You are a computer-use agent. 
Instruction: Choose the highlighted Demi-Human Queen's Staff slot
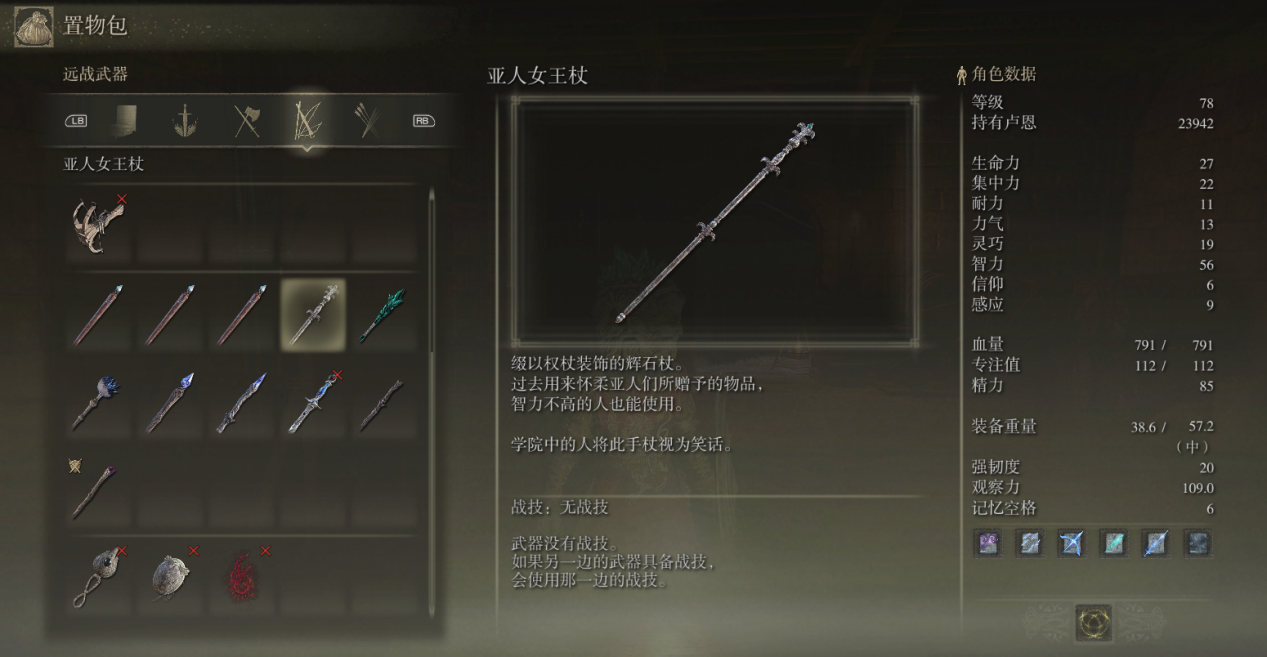point(313,314)
